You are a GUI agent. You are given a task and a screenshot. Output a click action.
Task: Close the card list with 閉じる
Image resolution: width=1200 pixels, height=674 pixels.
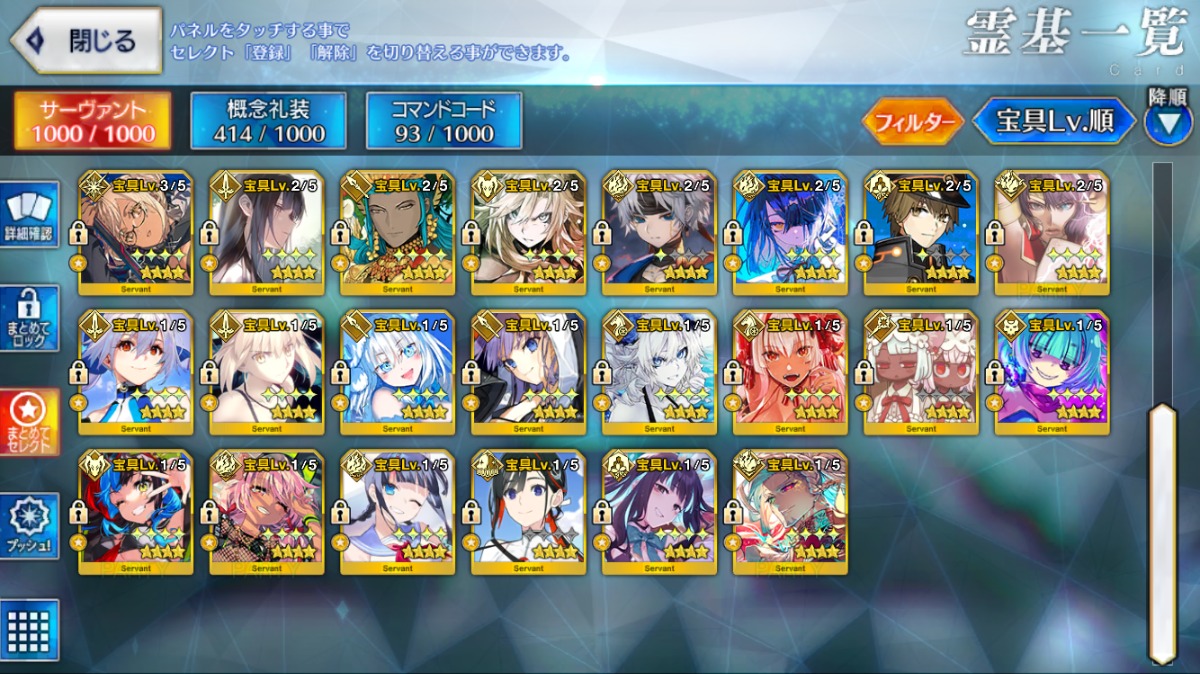coord(86,41)
